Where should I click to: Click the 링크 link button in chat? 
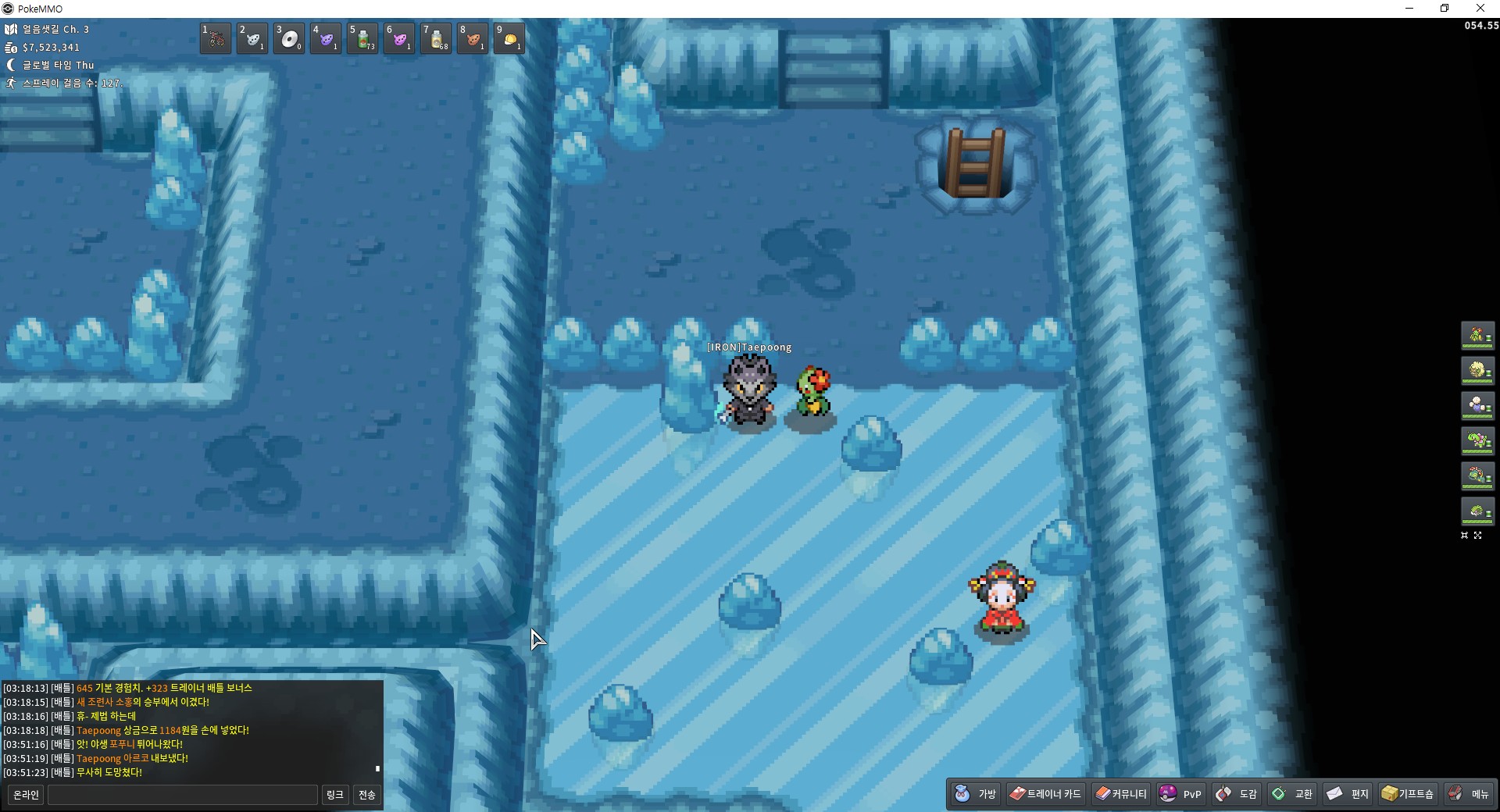tap(334, 795)
